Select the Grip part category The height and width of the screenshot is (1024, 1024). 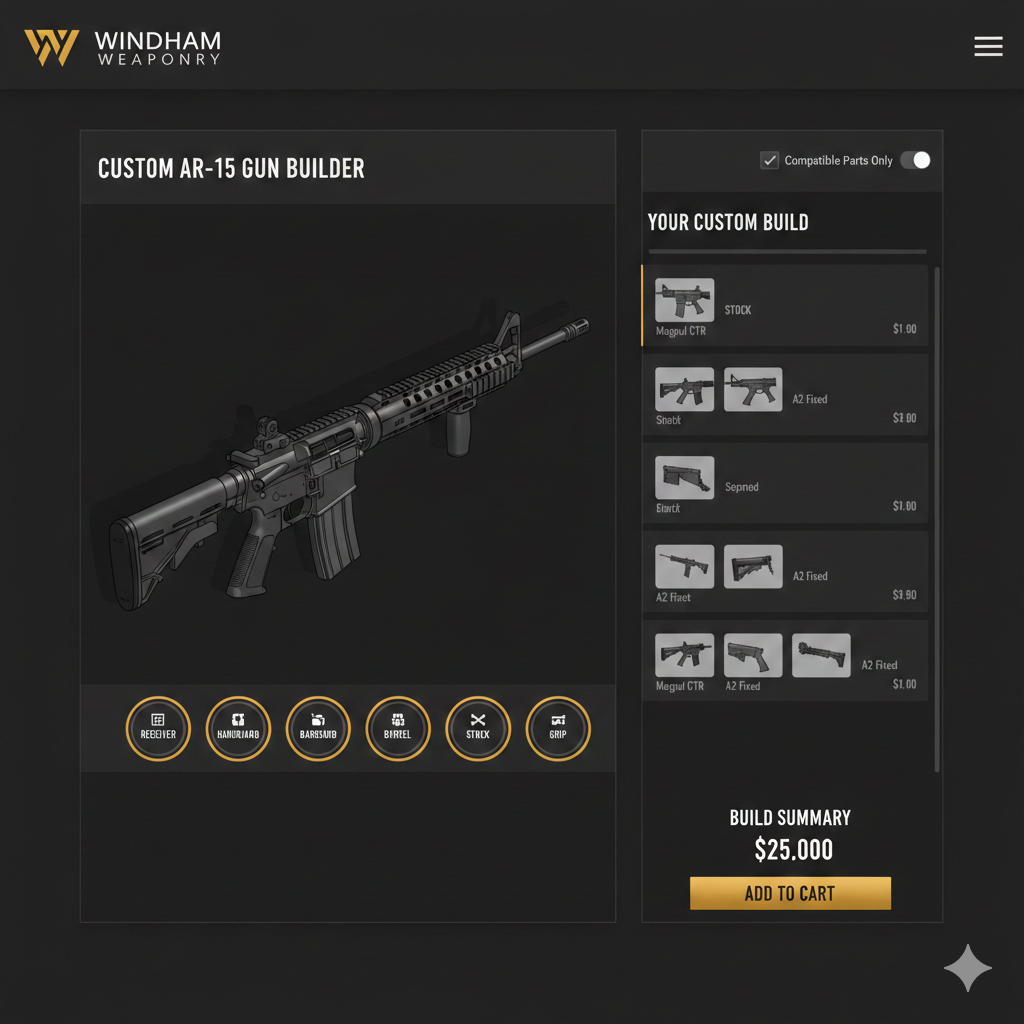click(558, 728)
